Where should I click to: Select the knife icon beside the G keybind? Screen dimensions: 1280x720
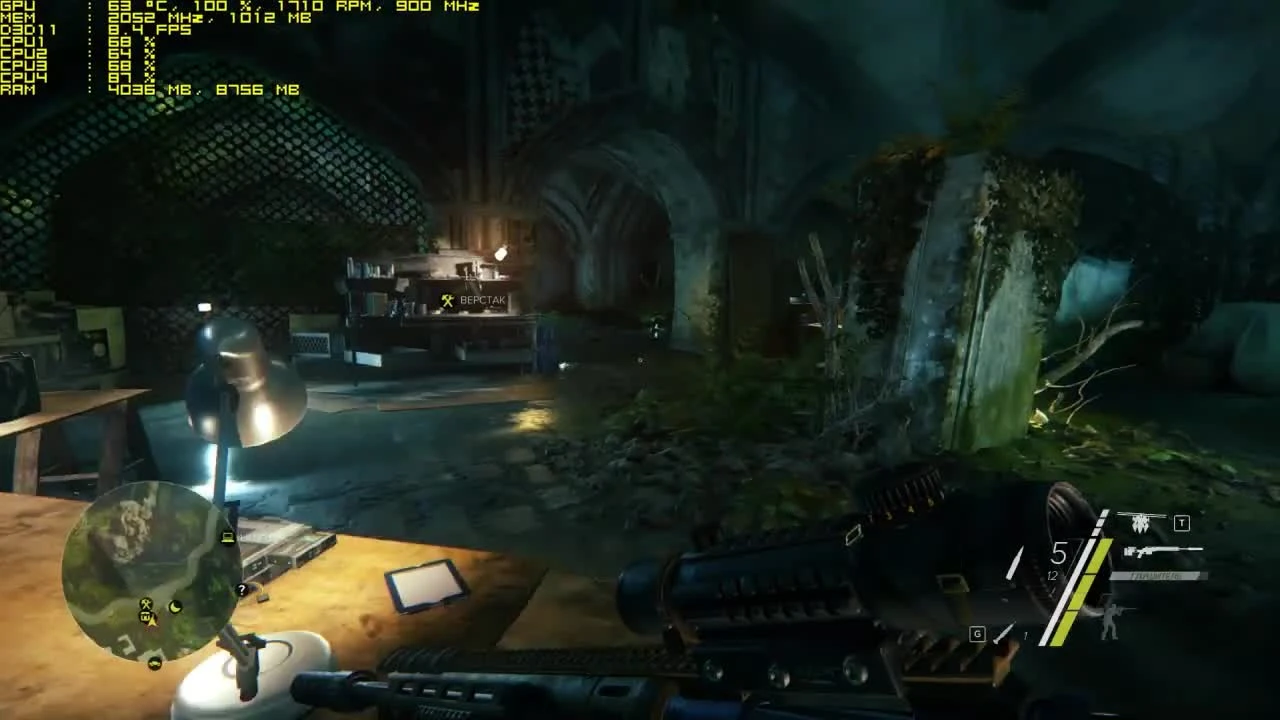coord(1004,632)
